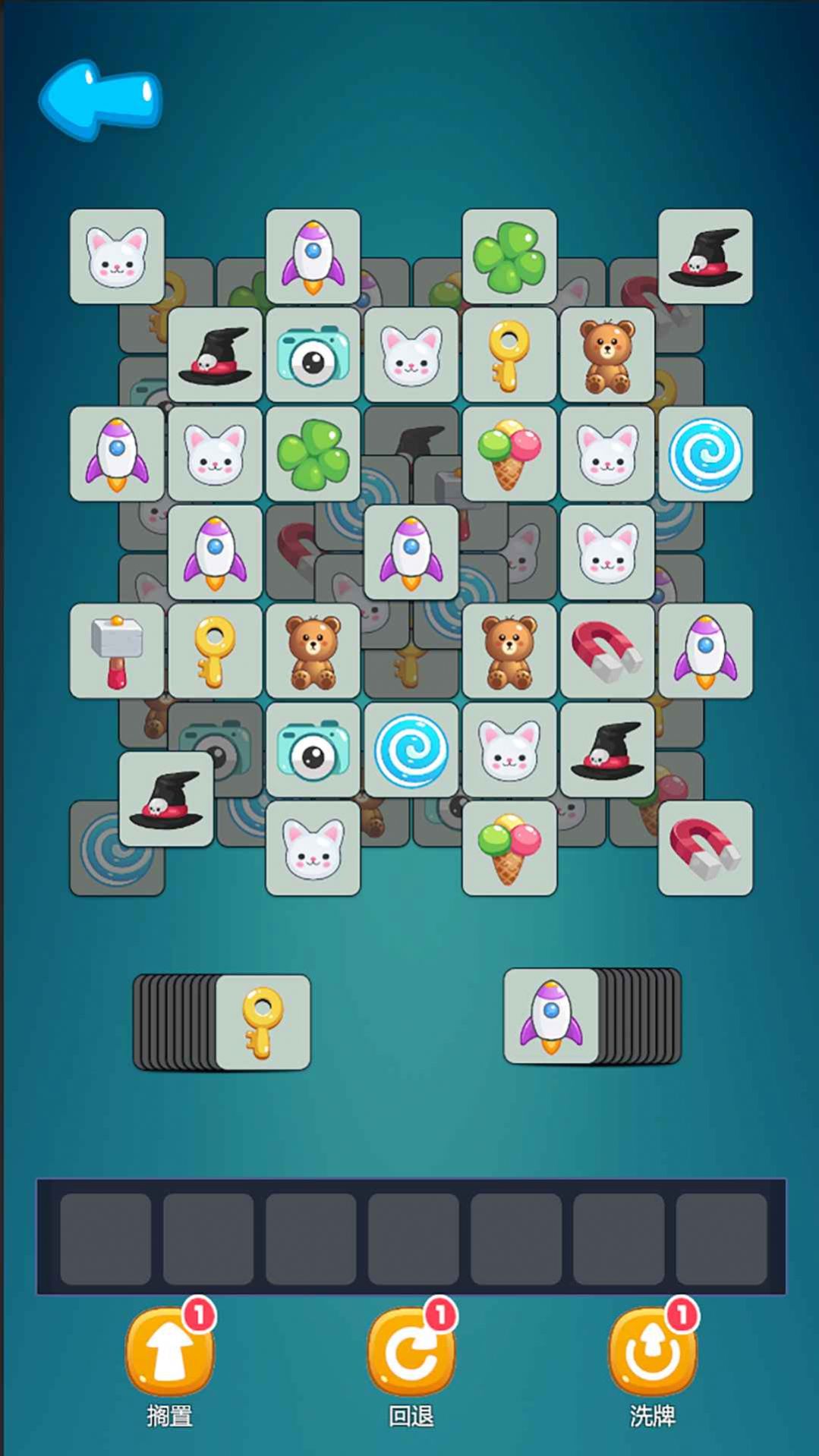Select the uncovered hammer tile
The height and width of the screenshot is (1456, 819).
117,651
